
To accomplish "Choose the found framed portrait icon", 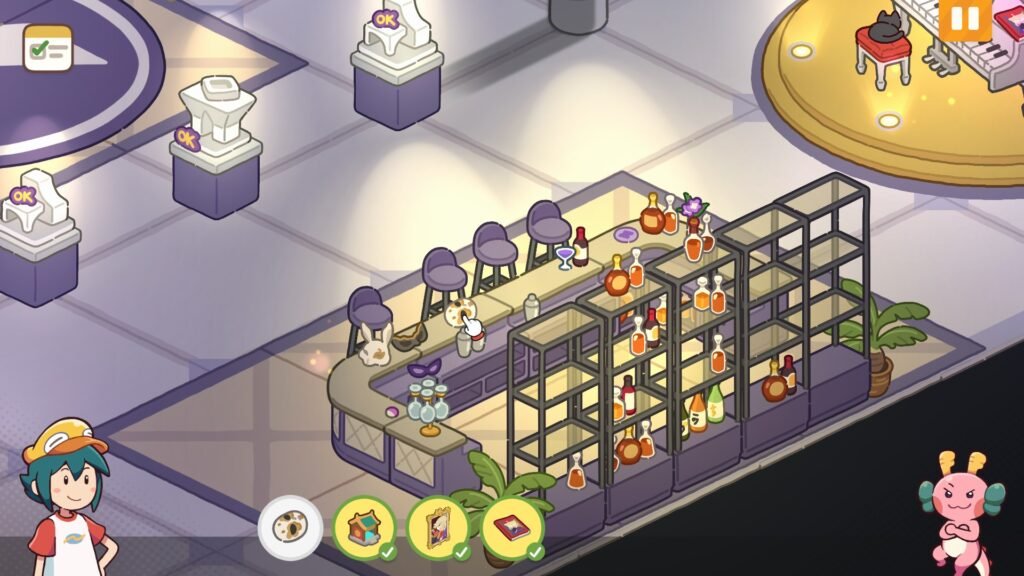I will (438, 527).
